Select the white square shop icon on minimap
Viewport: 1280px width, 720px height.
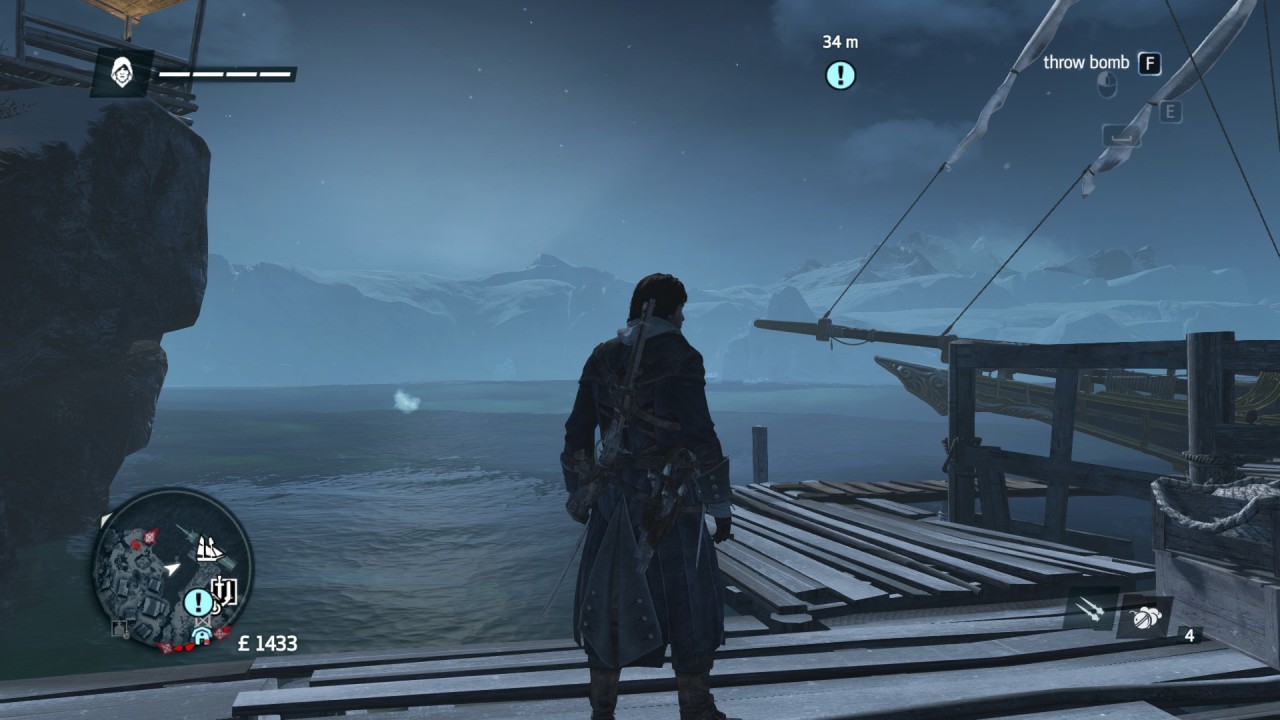tap(224, 590)
